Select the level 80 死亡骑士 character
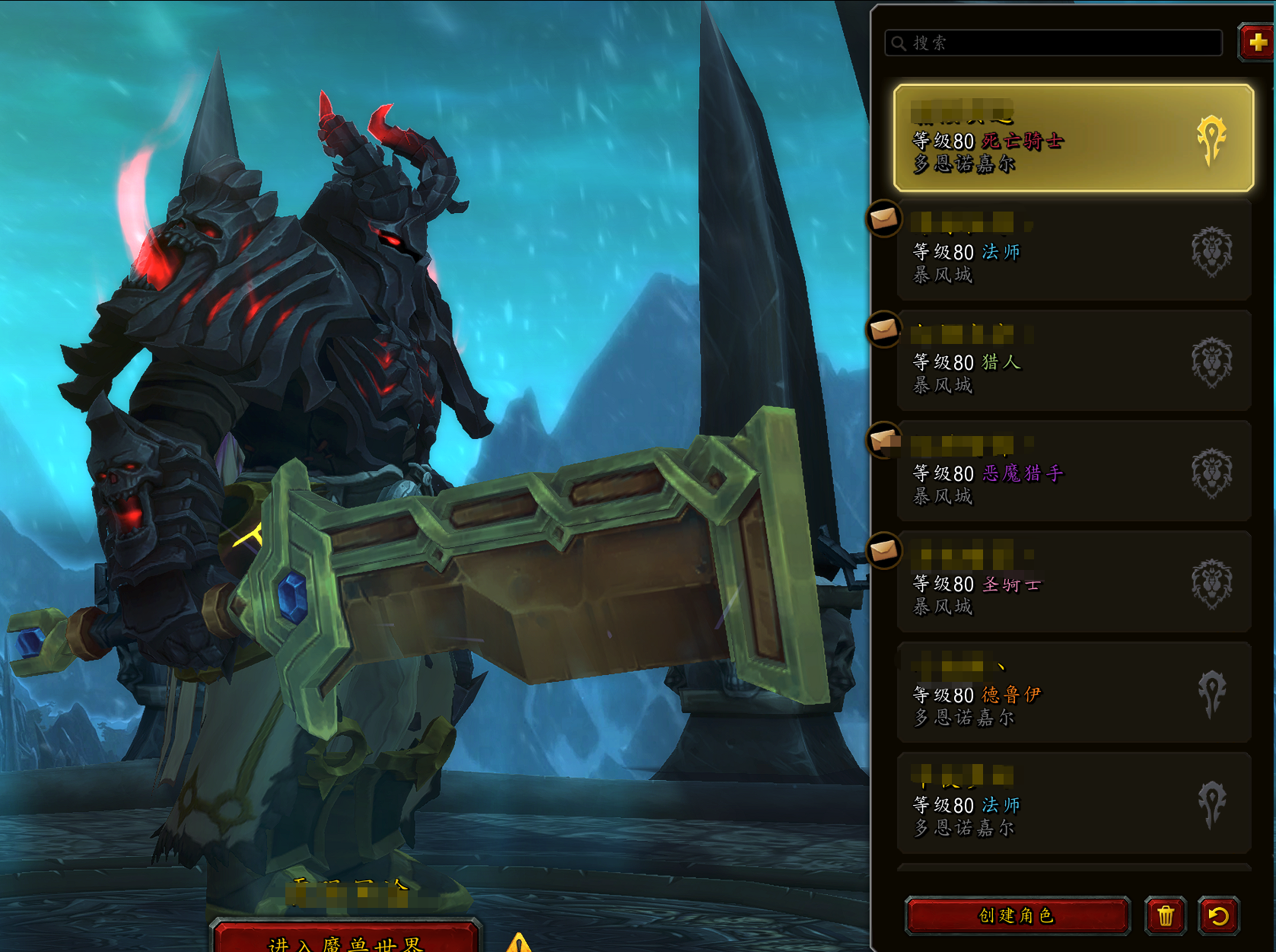Image resolution: width=1276 pixels, height=952 pixels. click(1073, 138)
